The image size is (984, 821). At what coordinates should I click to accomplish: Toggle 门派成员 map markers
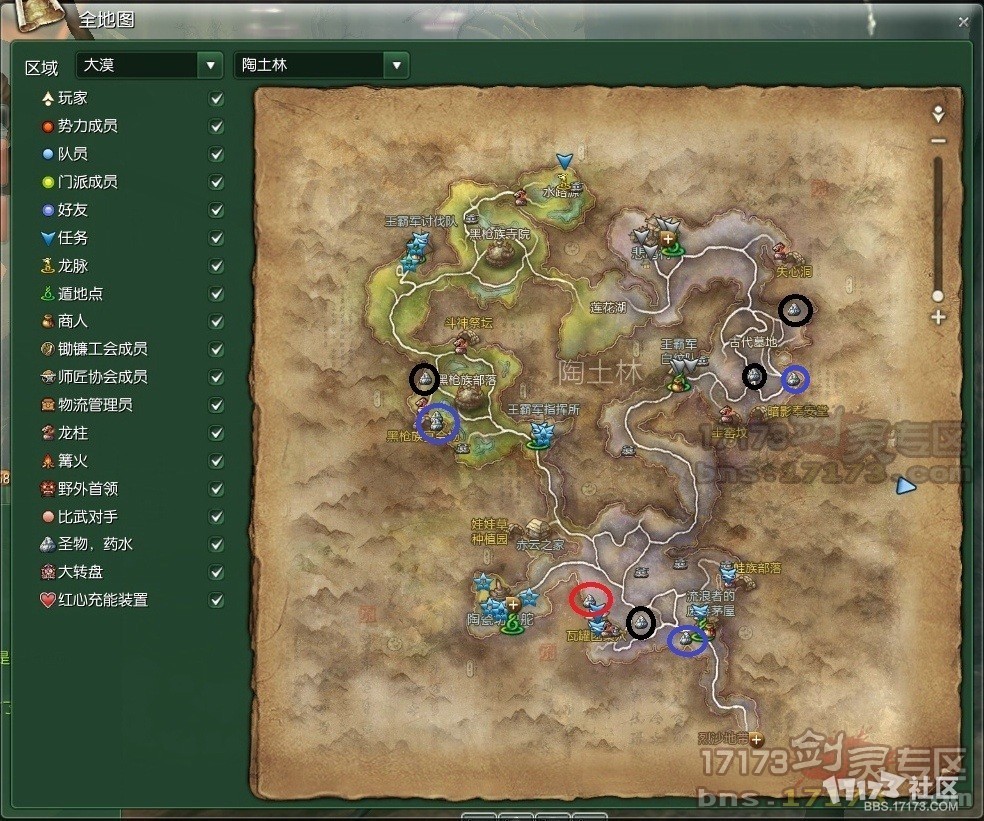[x=216, y=183]
